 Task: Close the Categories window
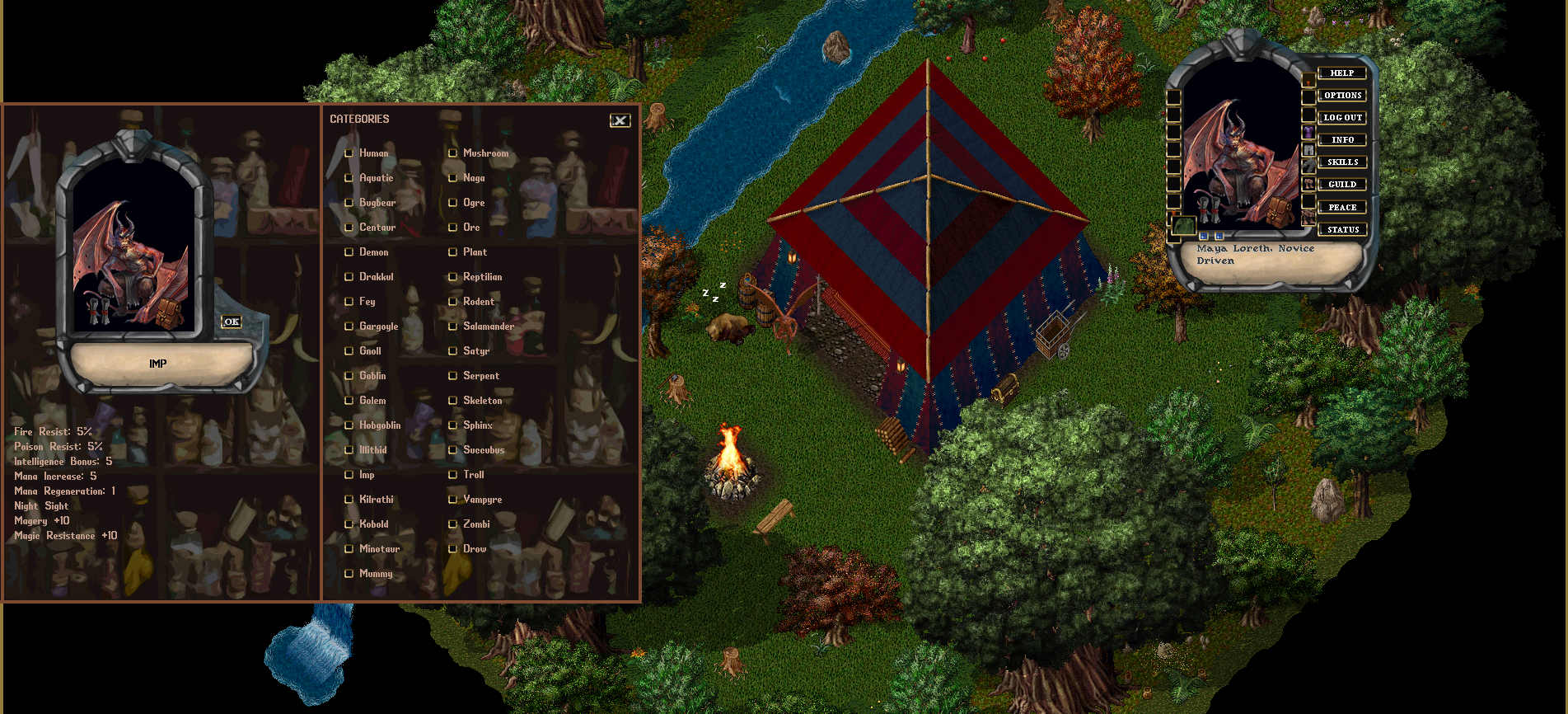(x=620, y=120)
